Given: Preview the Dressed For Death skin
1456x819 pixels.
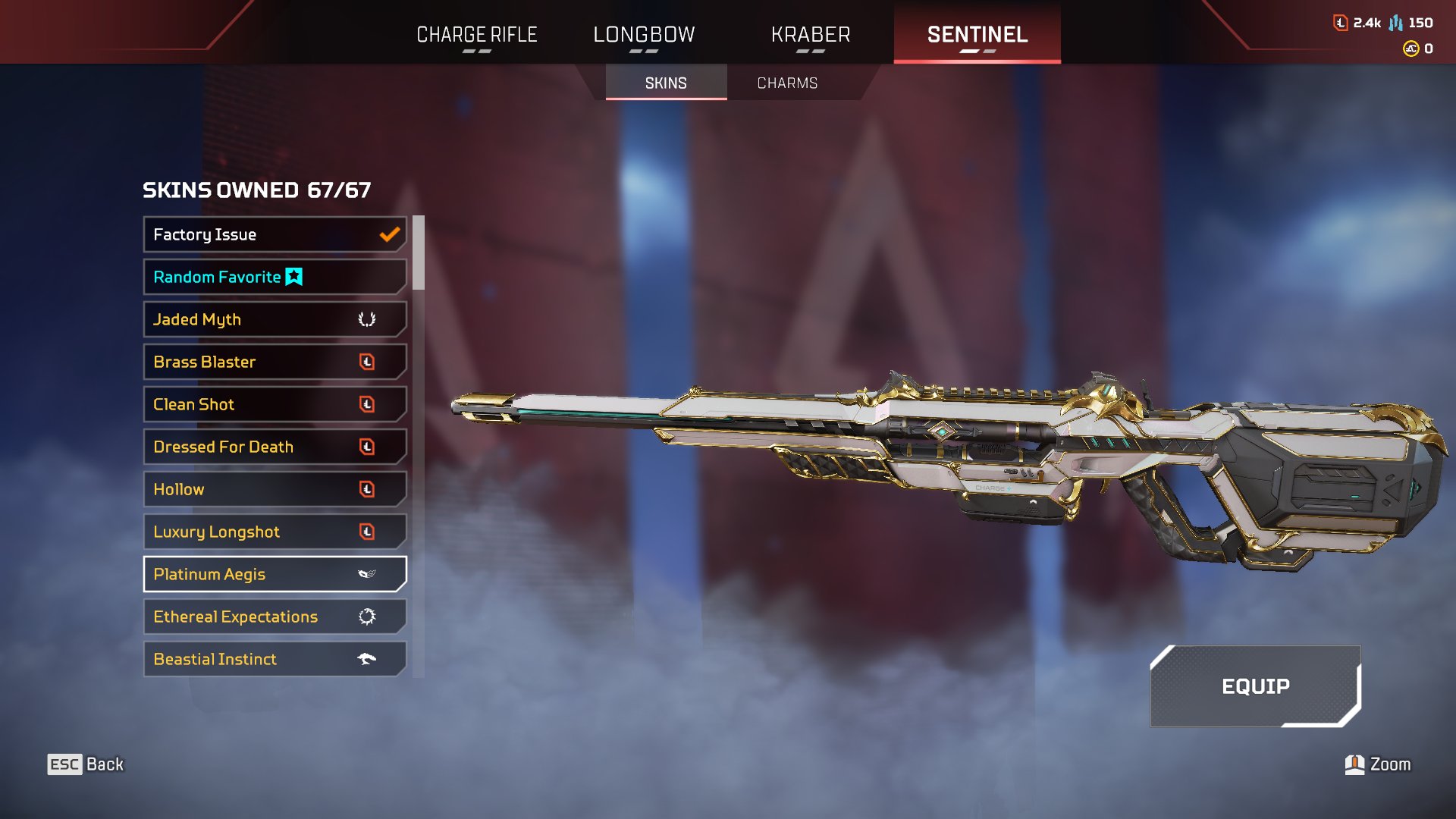Looking at the screenshot, I should [275, 447].
